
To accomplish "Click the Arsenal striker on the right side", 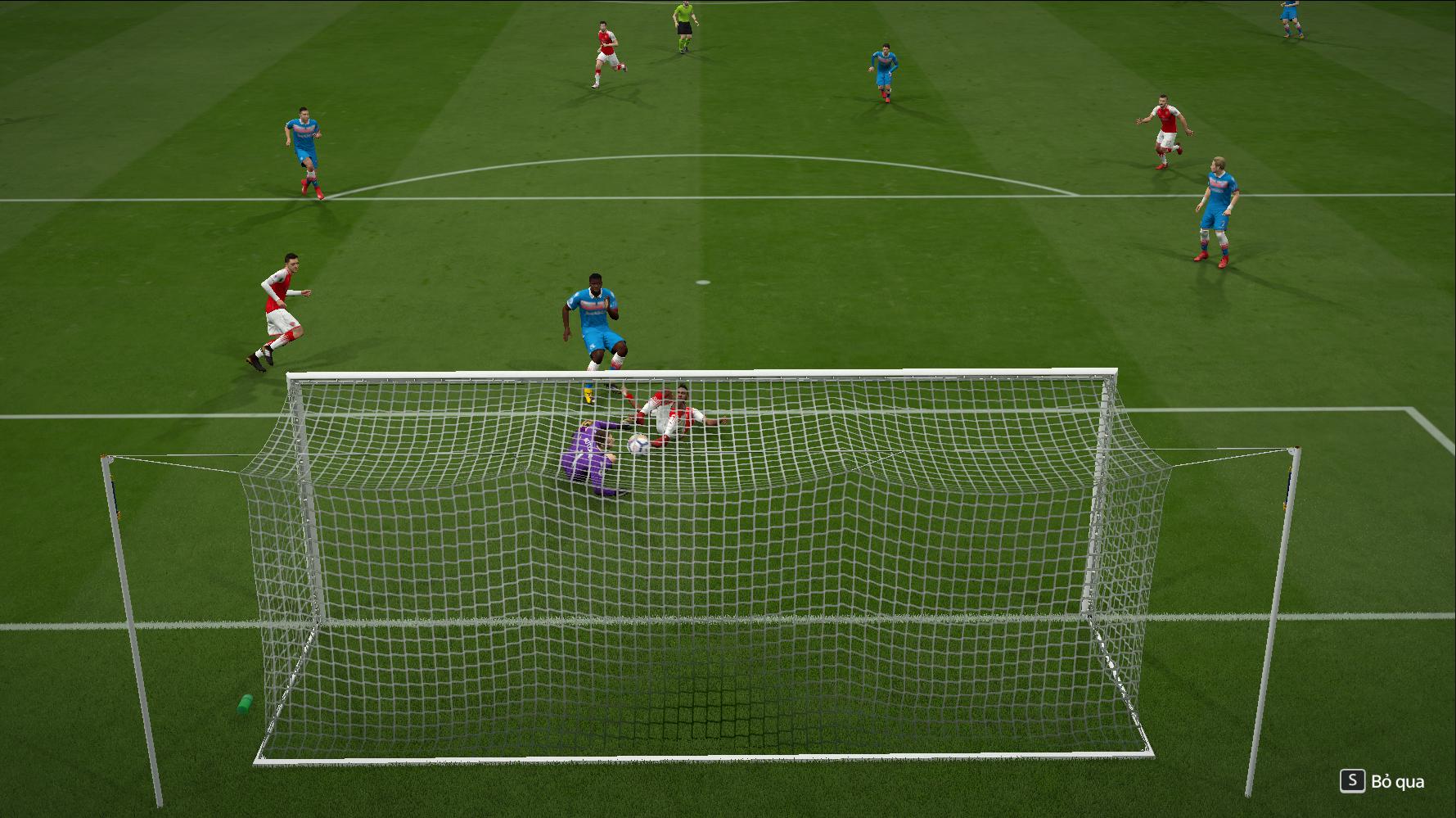I will 1165,127.
